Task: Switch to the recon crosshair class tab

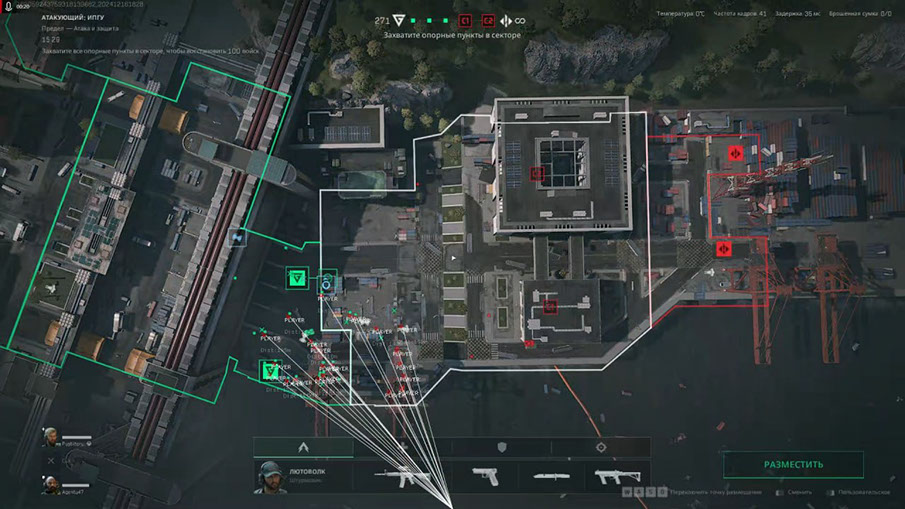Action: (x=601, y=447)
